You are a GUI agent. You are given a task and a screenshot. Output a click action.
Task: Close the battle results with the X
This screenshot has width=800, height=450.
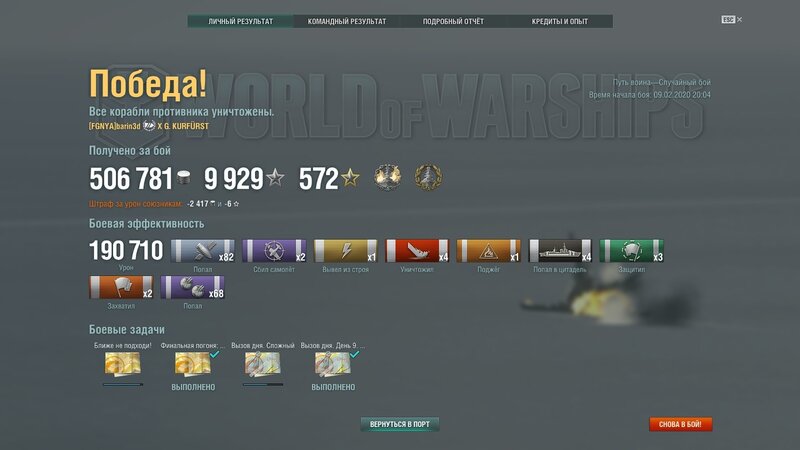740,19
